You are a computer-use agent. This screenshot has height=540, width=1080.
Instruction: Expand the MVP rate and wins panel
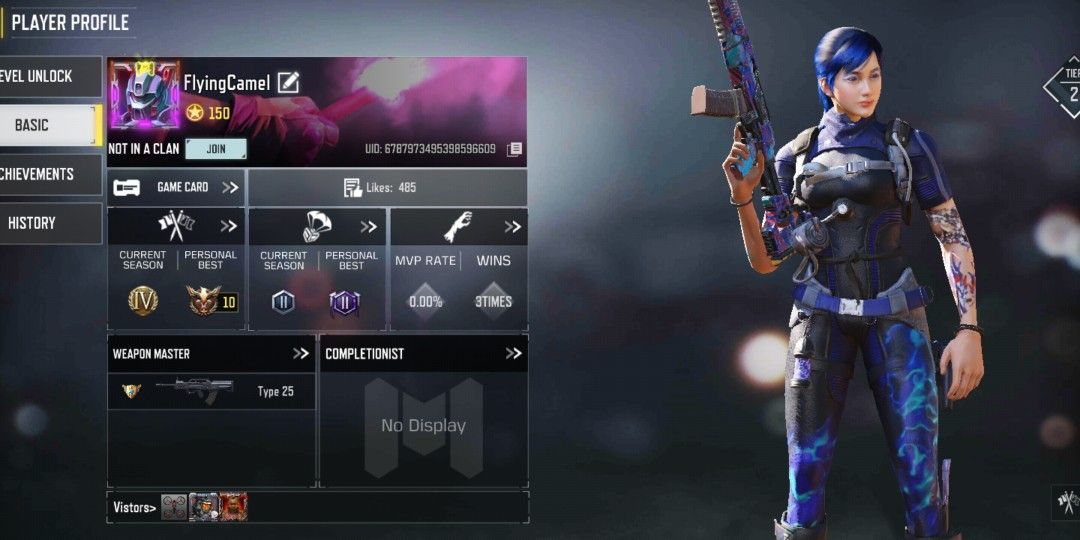[x=512, y=226]
